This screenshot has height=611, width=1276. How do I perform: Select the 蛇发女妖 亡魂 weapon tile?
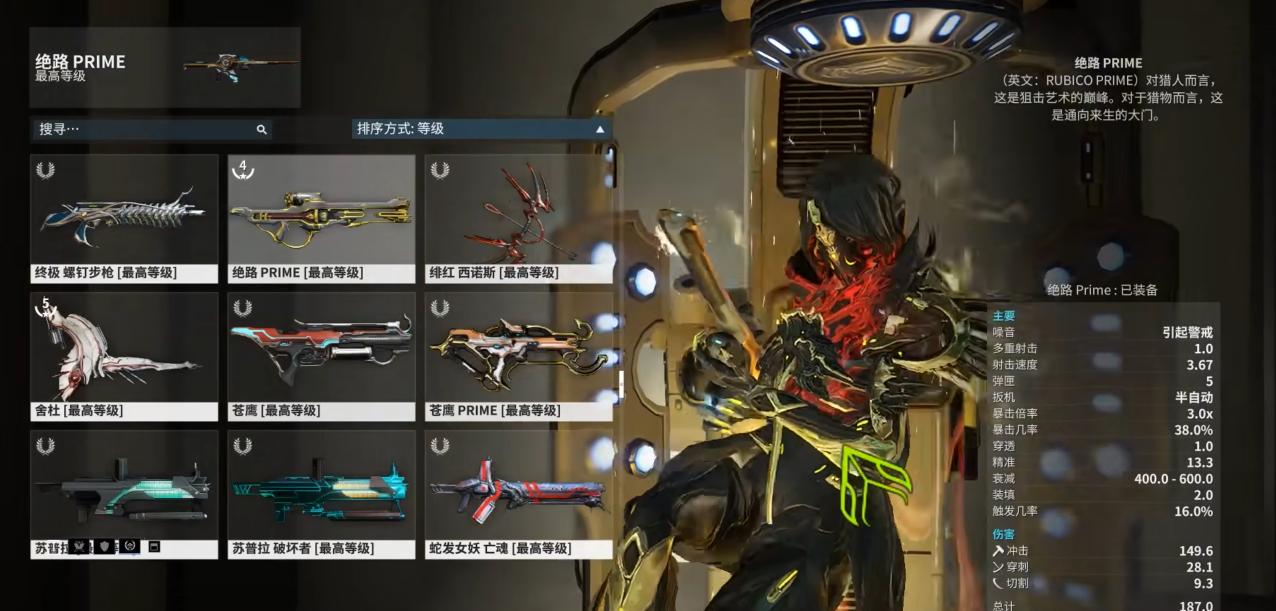[x=518, y=494]
